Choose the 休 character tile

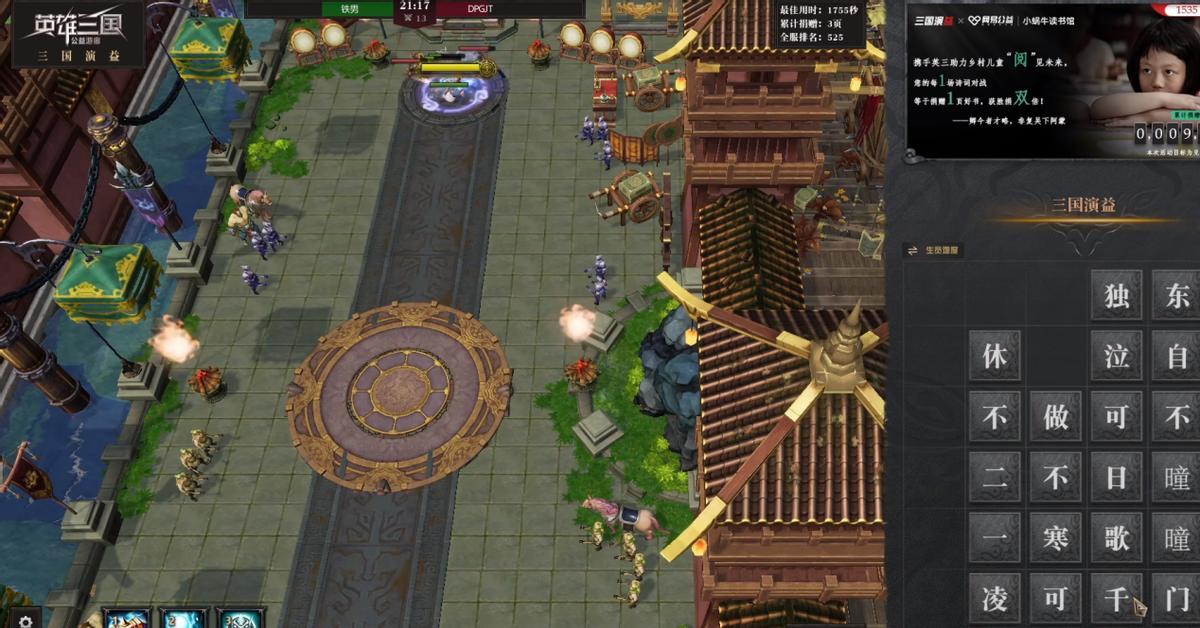point(994,357)
